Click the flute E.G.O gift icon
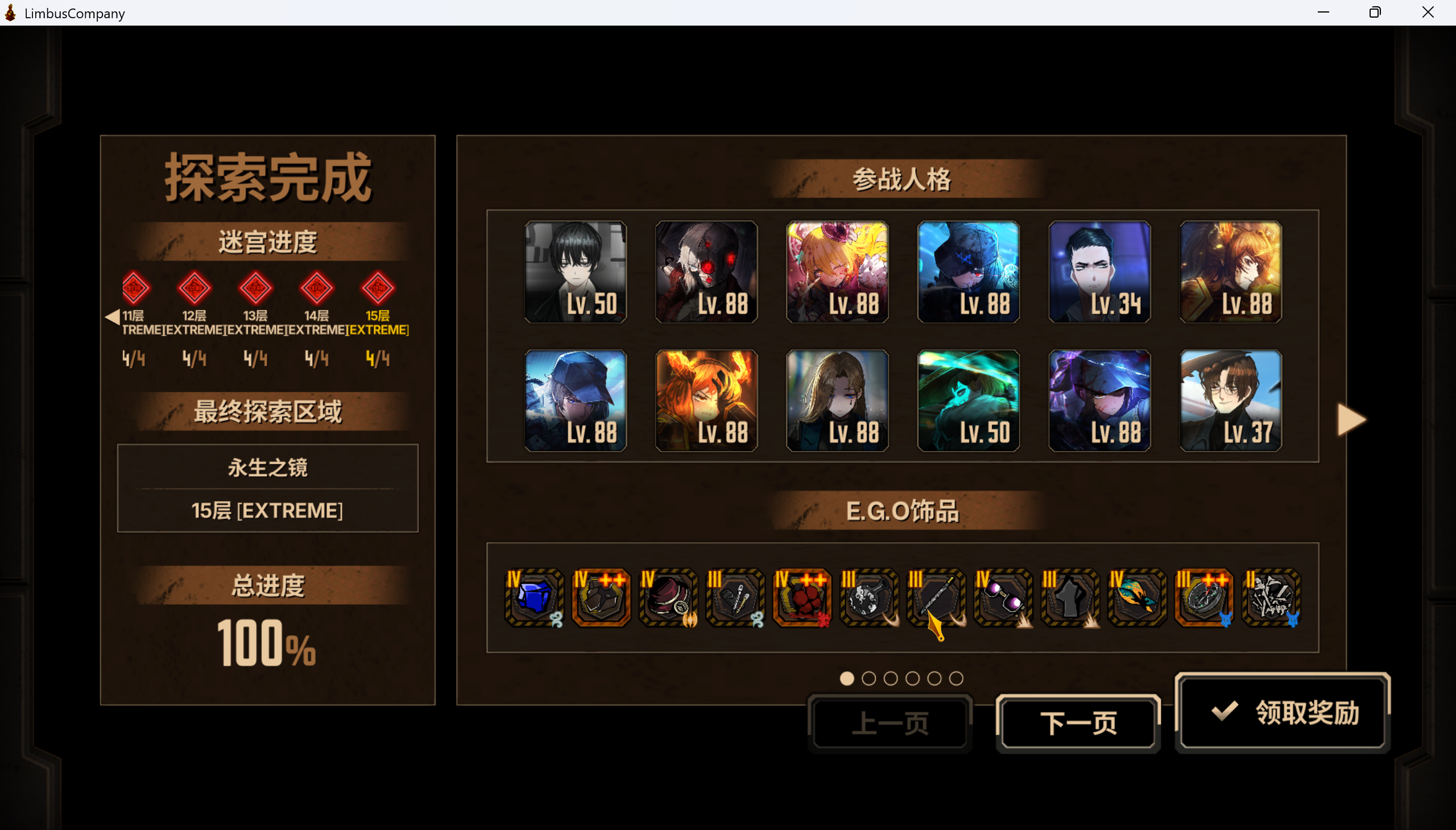 pyautogui.click(x=935, y=598)
